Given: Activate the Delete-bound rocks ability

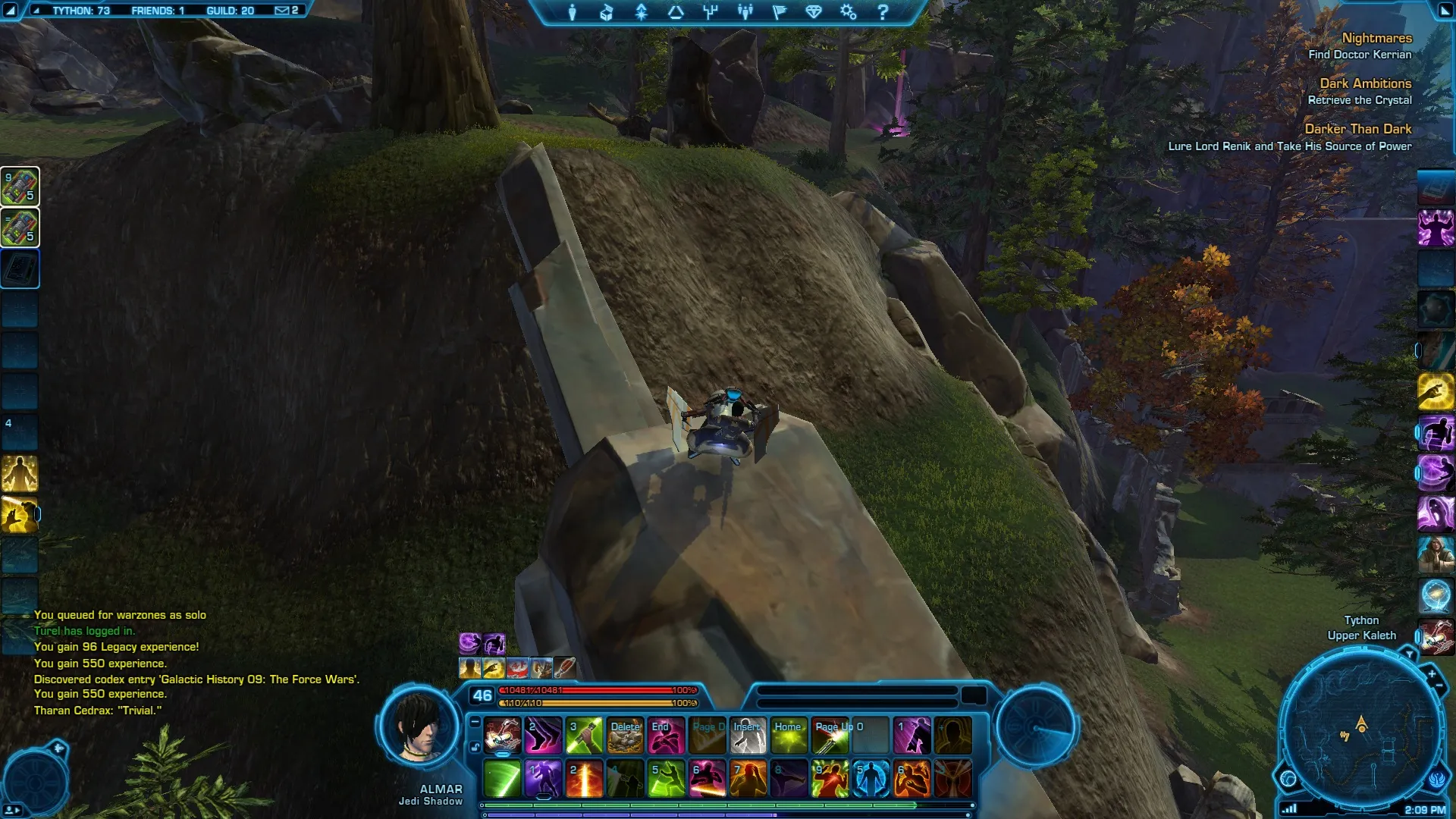Looking at the screenshot, I should coord(626,736).
